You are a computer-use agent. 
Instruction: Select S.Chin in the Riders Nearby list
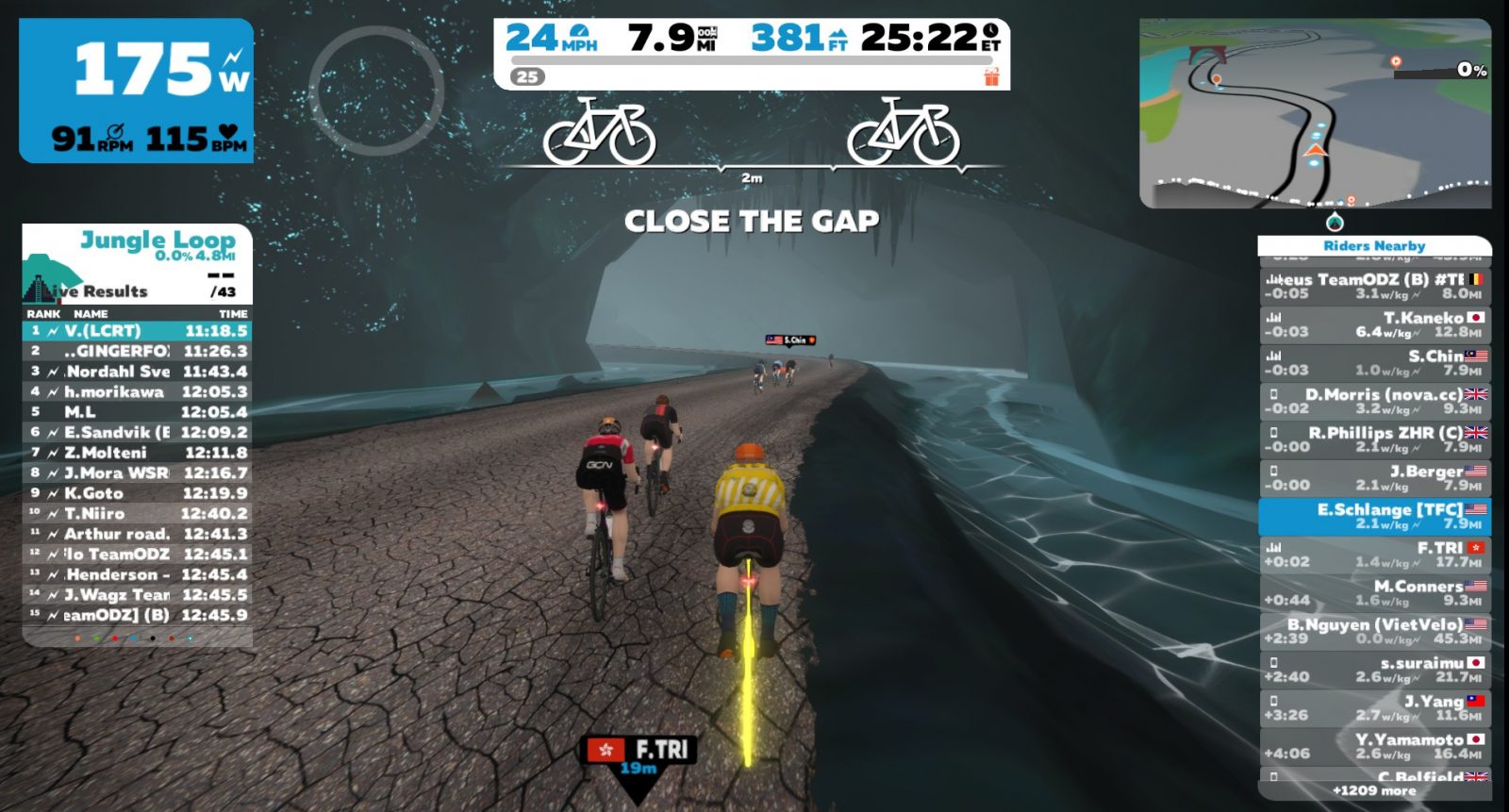click(x=1374, y=363)
